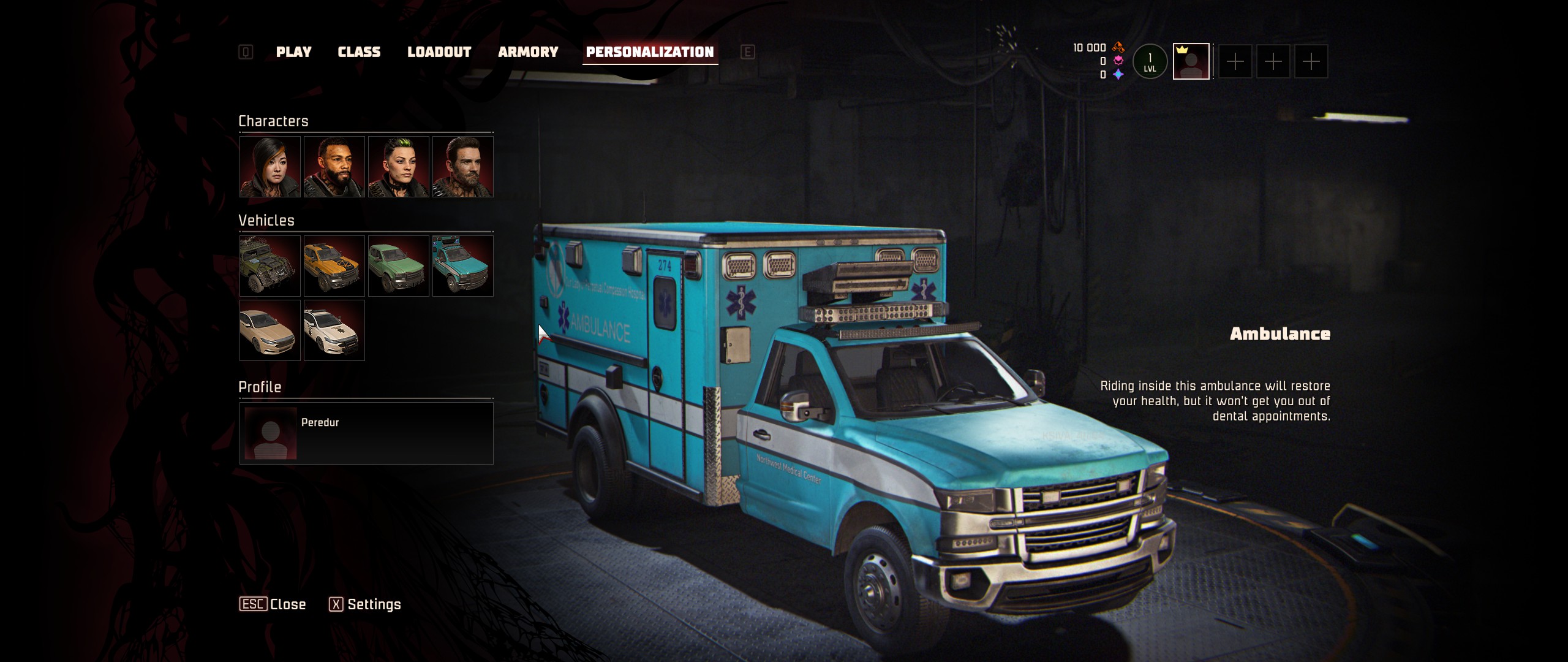Choose the orange and black pickup truck
1568x662 pixels.
tap(334, 266)
